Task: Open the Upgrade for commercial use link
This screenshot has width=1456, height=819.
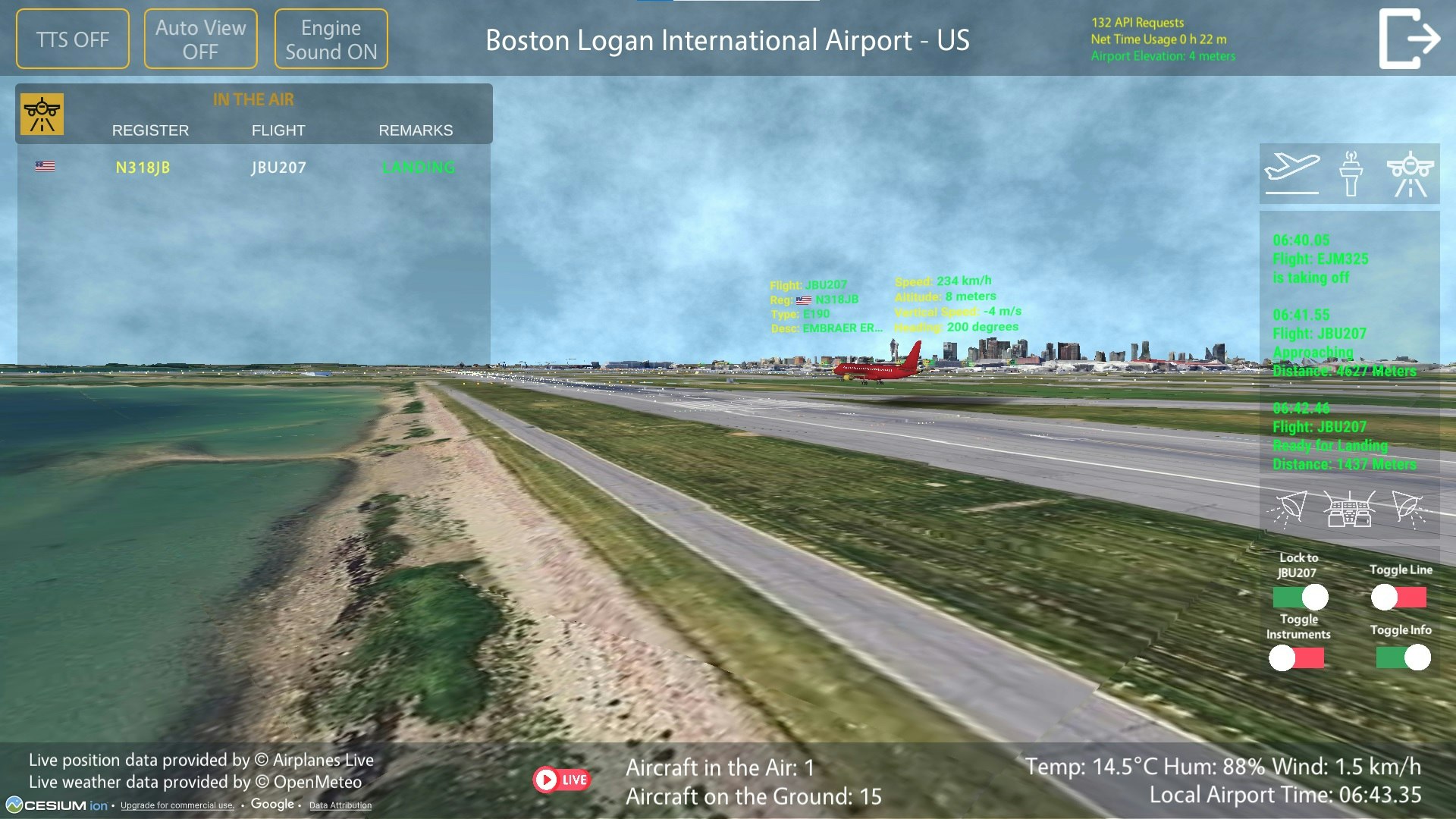Action: click(x=177, y=806)
